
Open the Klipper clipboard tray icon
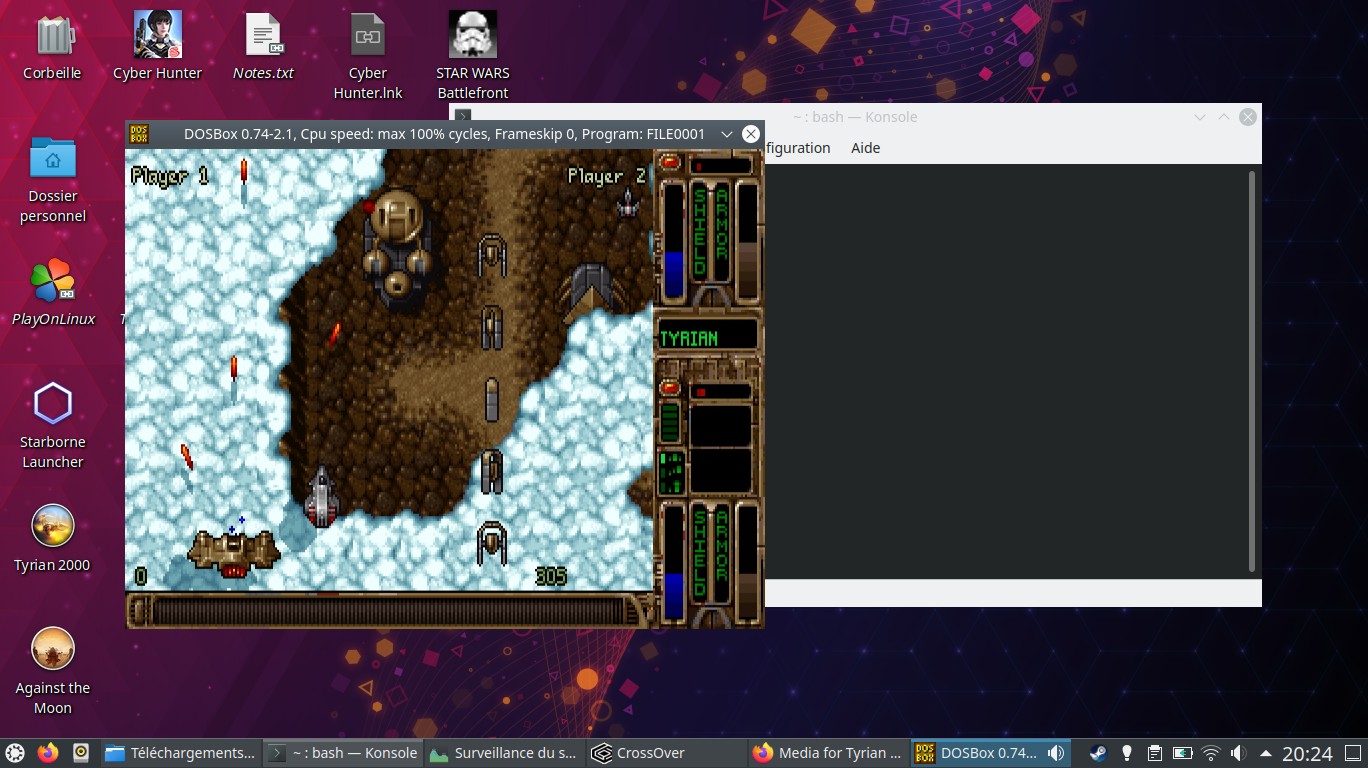pyautogui.click(x=1154, y=752)
